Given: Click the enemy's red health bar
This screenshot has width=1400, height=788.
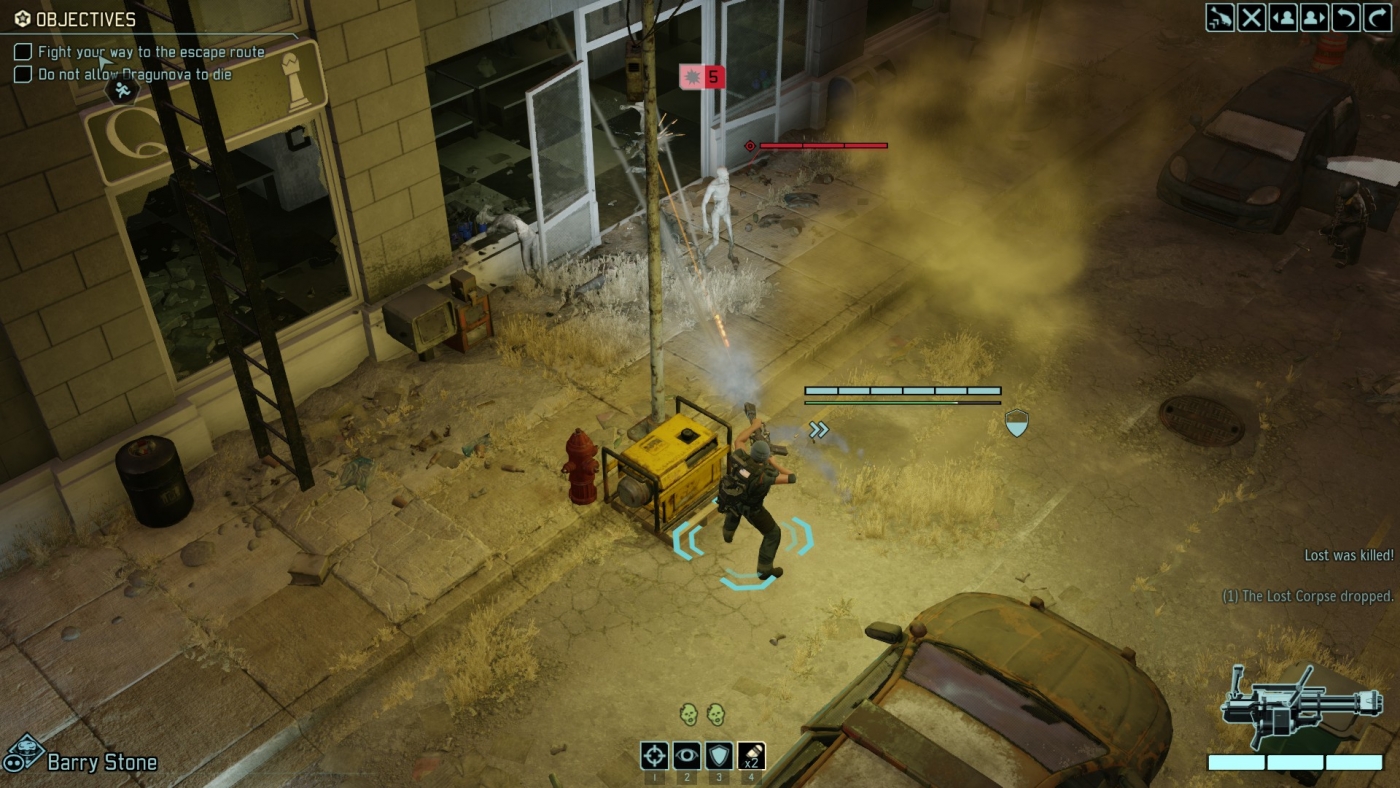Looking at the screenshot, I should coord(823,144).
